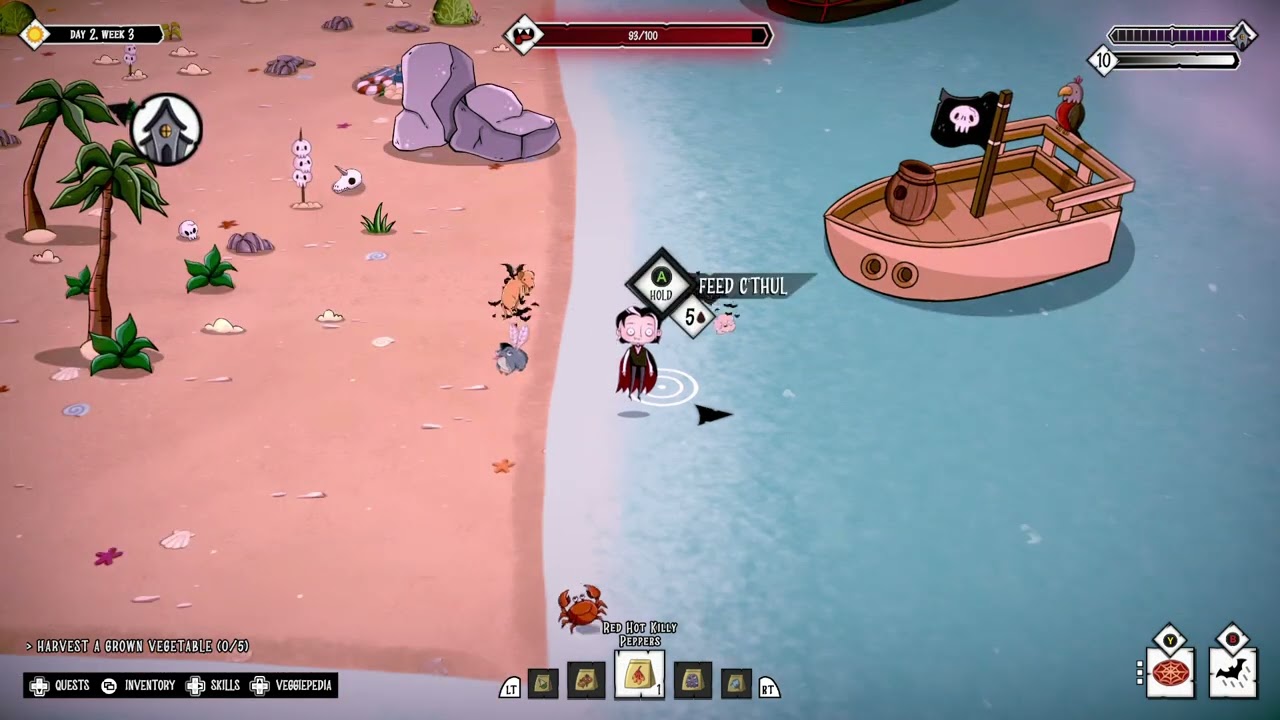Click the Harvest a Grown Vegetable objective
Screen dimensions: 1280x720
138,647
